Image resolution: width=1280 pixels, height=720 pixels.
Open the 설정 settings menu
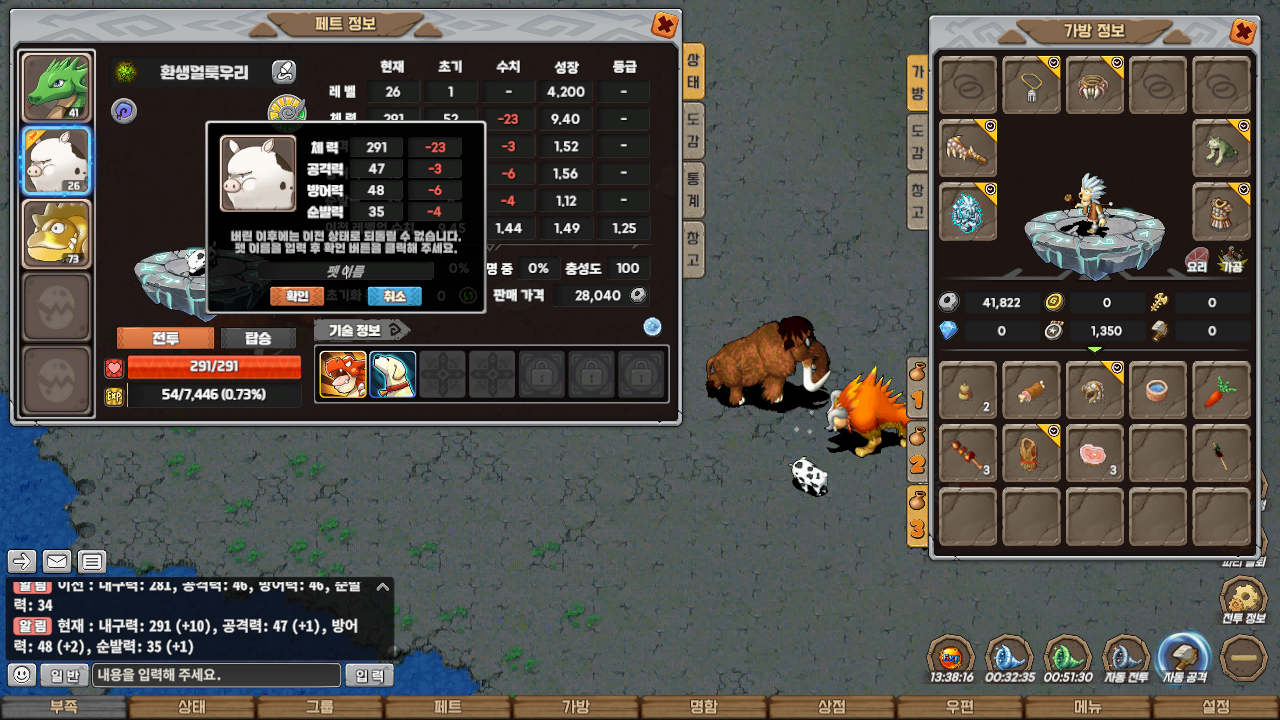1216,707
